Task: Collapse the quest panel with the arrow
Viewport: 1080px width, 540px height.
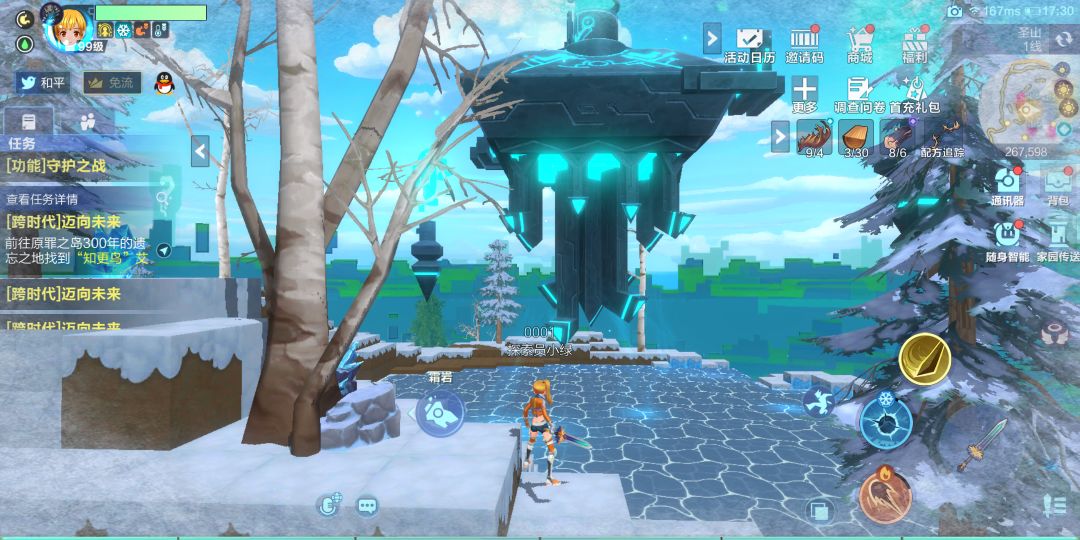Action: click(x=200, y=151)
